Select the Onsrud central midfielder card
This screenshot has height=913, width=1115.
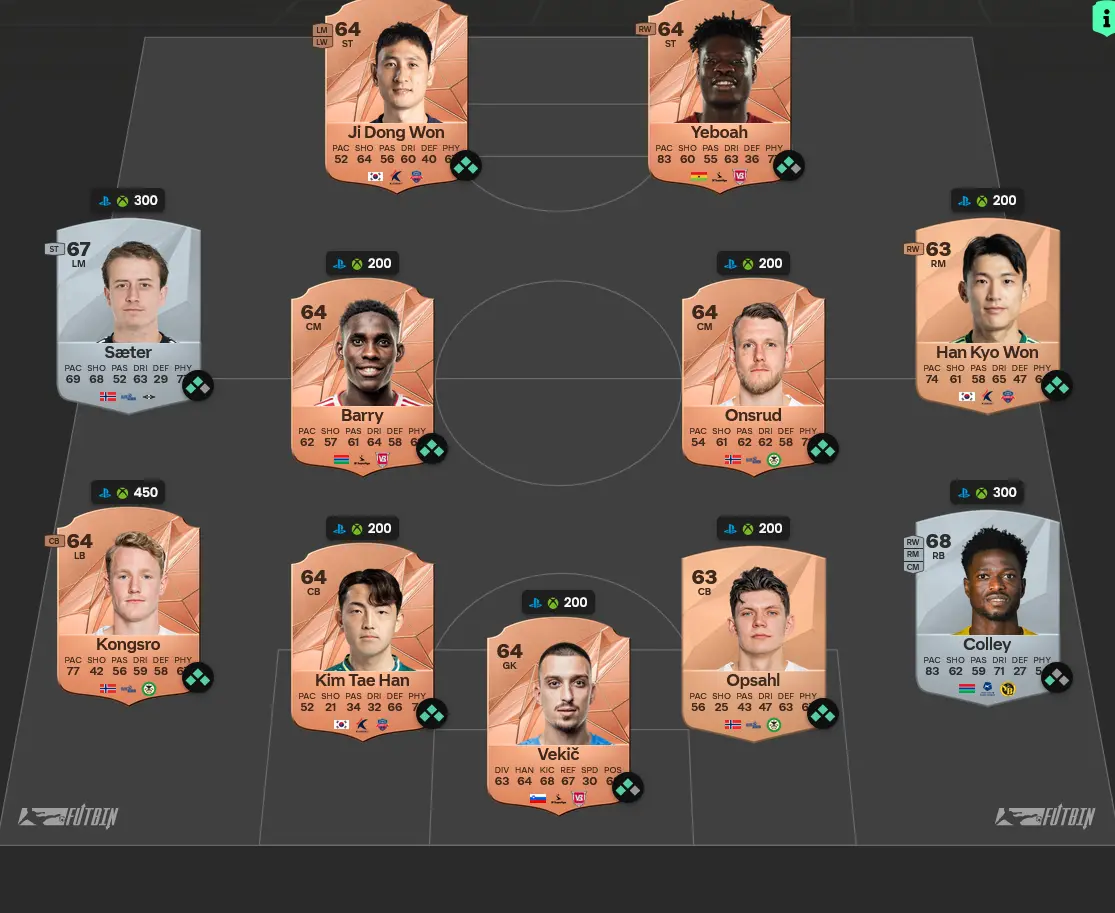click(753, 370)
